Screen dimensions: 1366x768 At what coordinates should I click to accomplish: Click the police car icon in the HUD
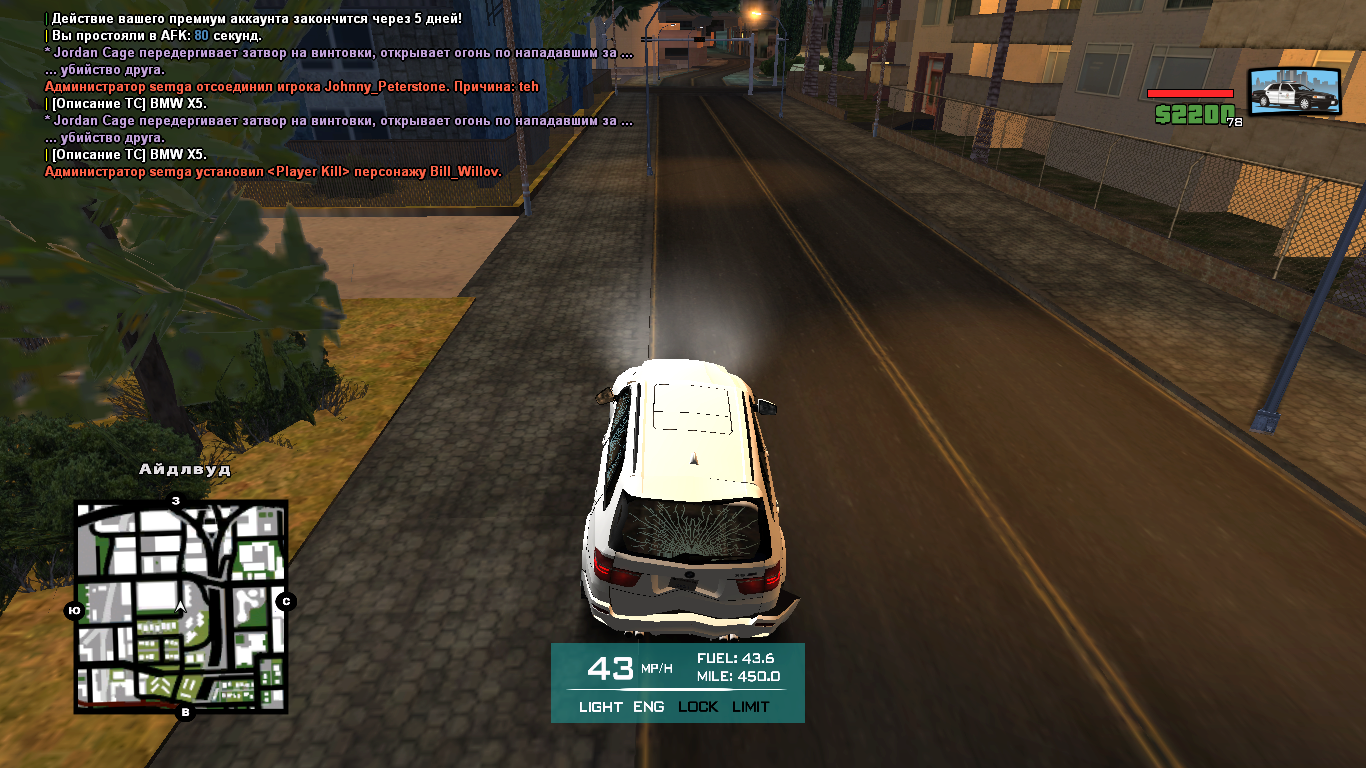pos(1294,92)
